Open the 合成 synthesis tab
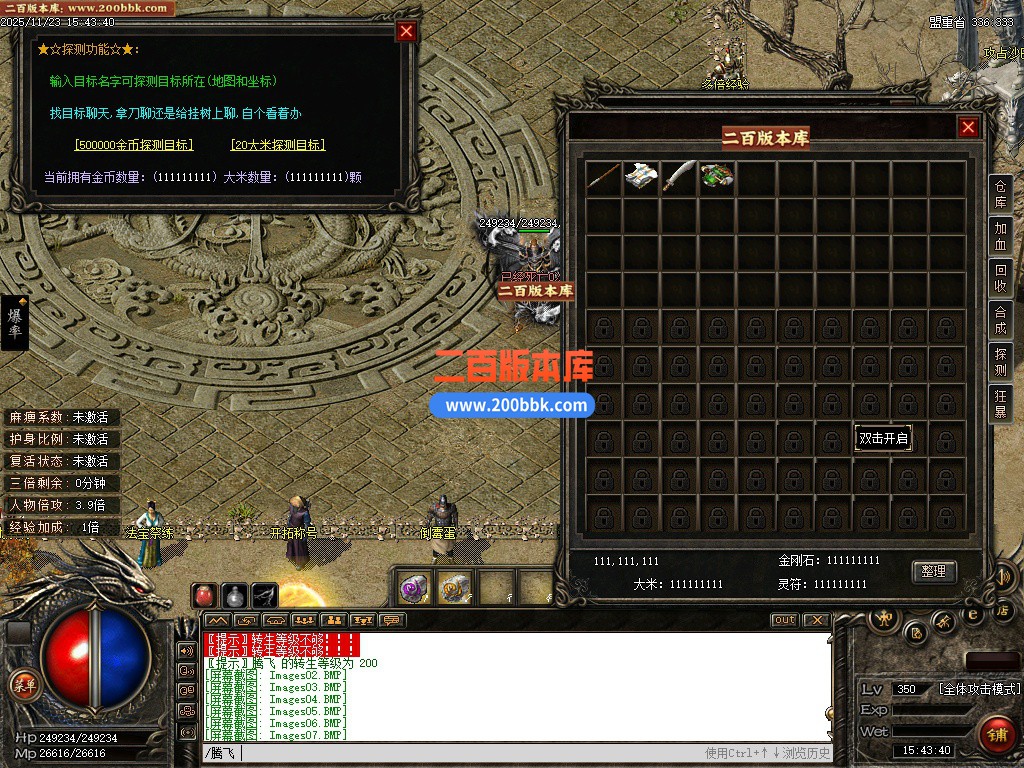 [x=1000, y=320]
